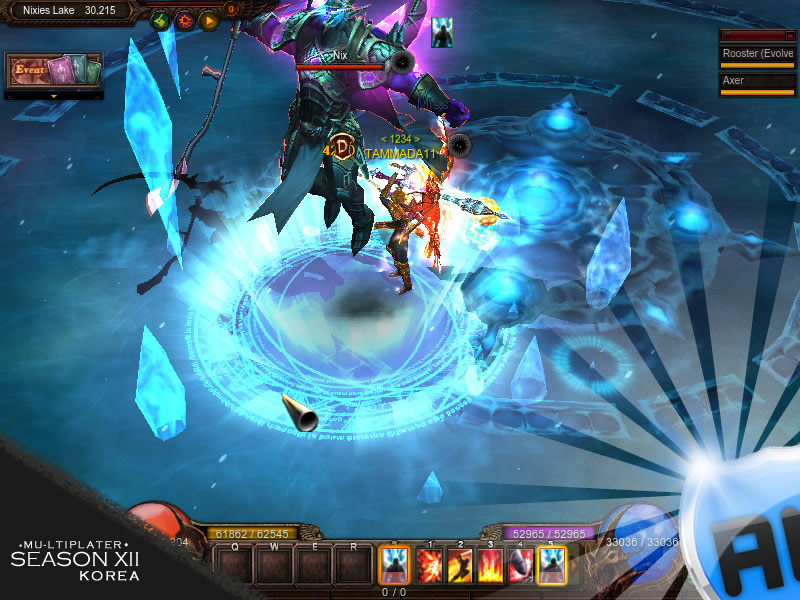The height and width of the screenshot is (600, 800).
Task: Trigger the red slash skill in slot 4
Action: tap(520, 566)
